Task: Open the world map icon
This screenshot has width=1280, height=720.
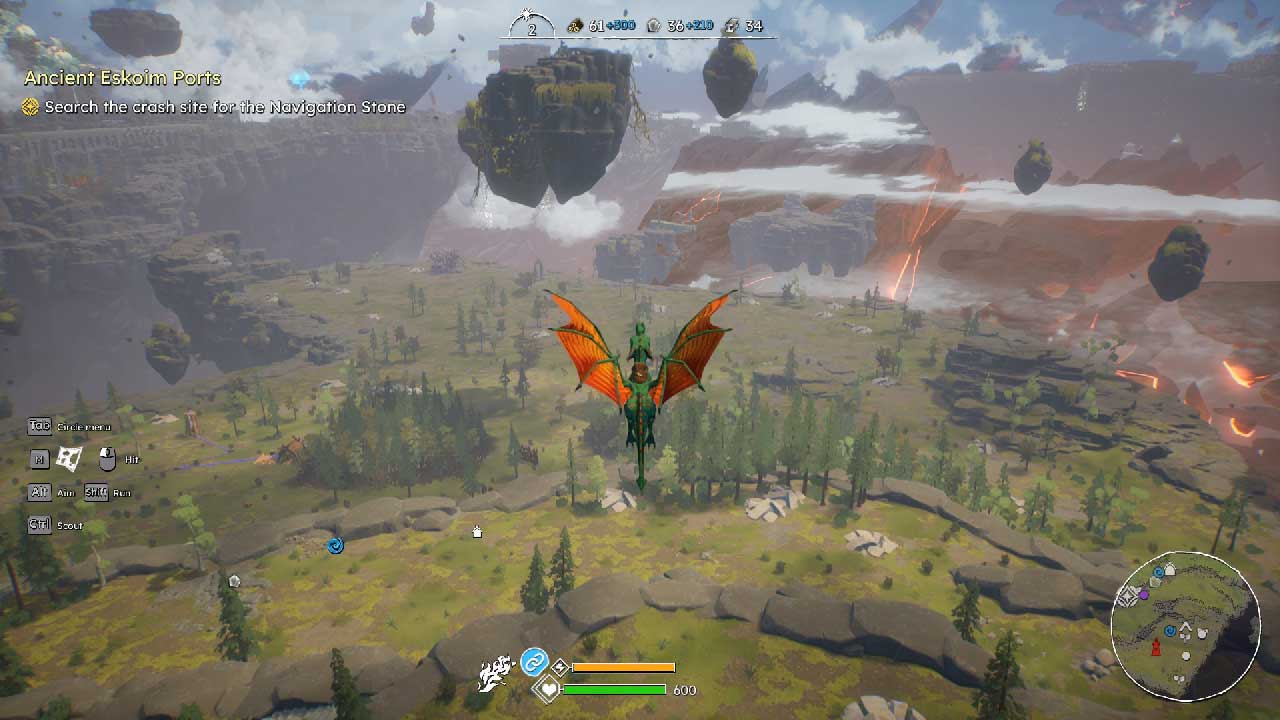Action: click(x=68, y=459)
